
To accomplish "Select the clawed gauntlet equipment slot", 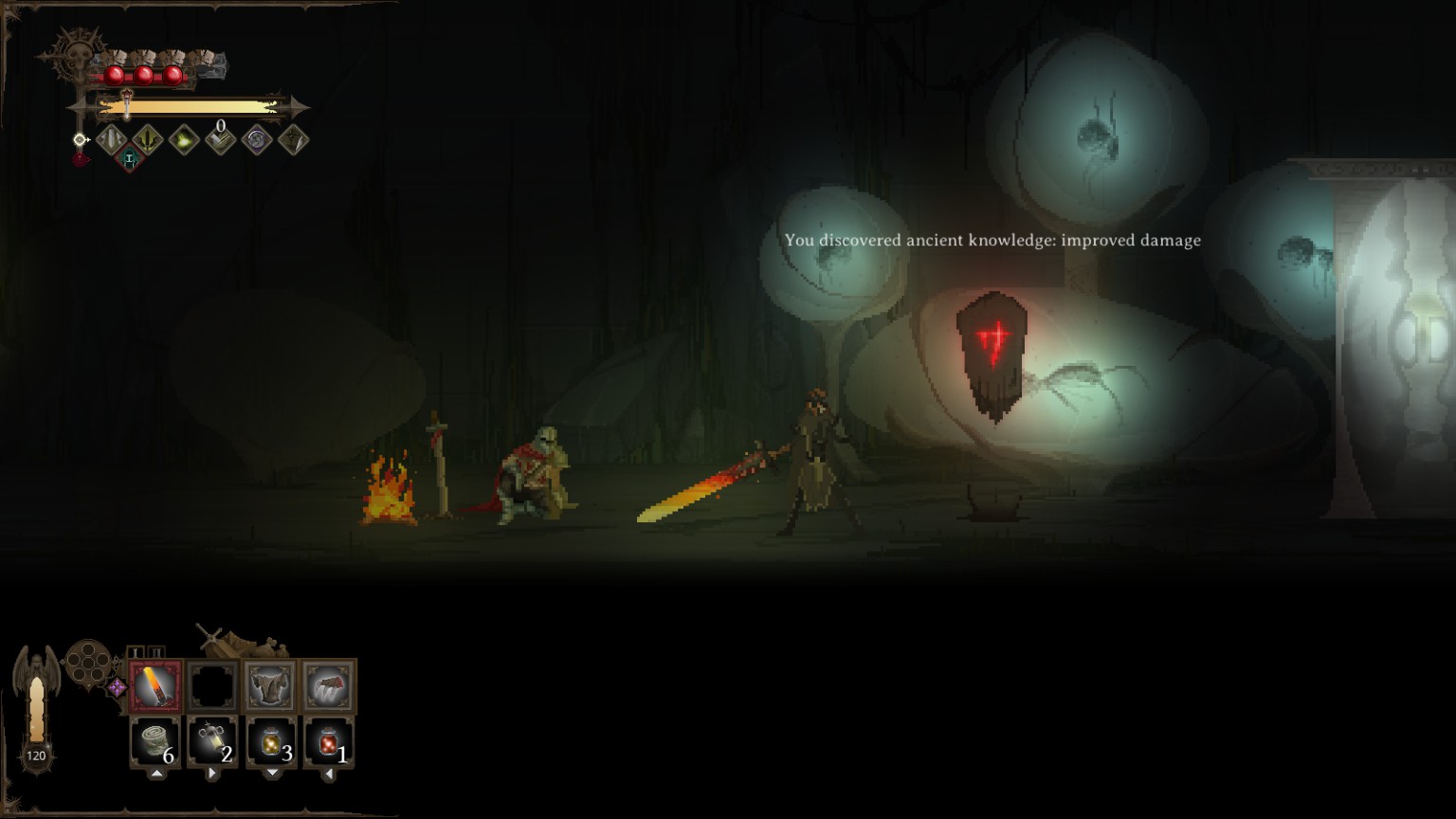I will point(329,685).
